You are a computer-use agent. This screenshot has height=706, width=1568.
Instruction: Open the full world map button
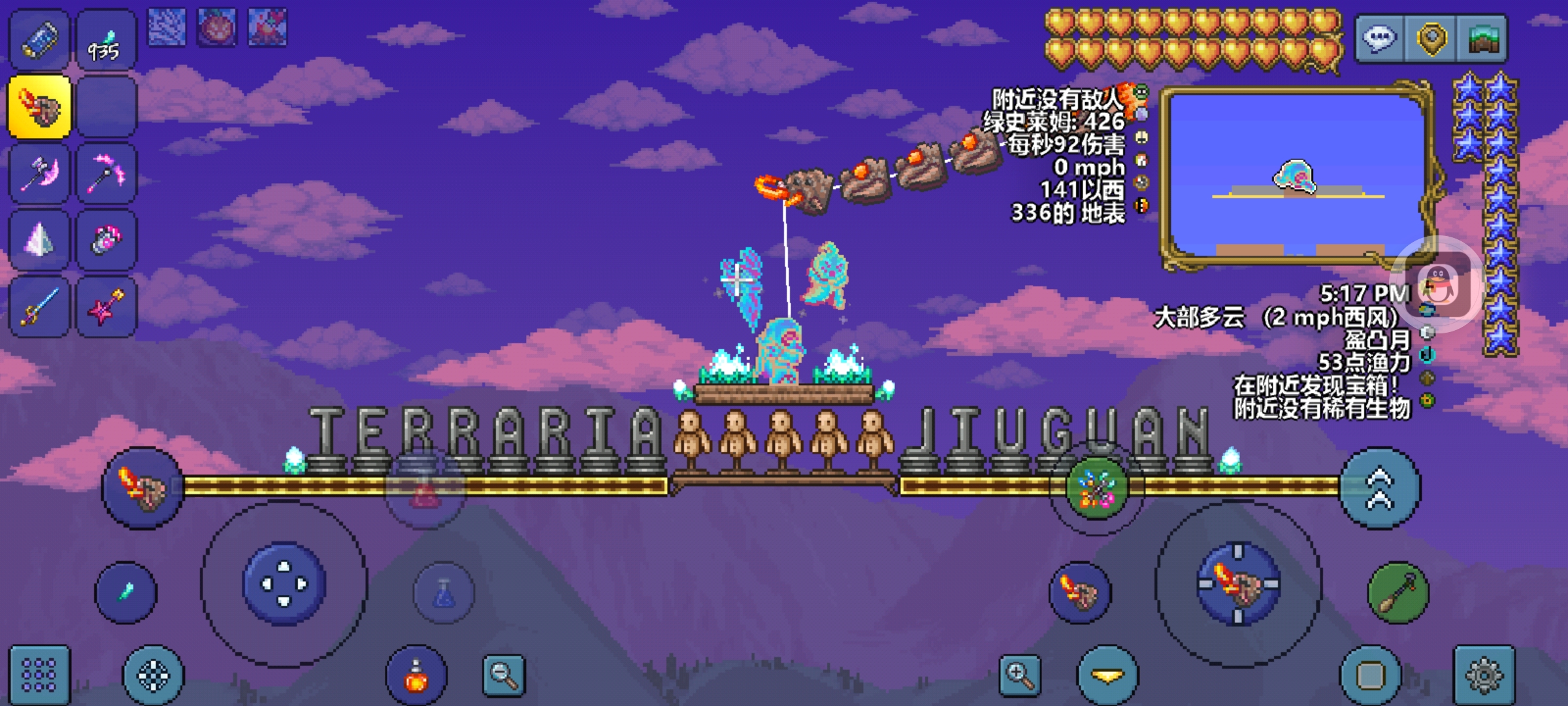(x=1482, y=39)
